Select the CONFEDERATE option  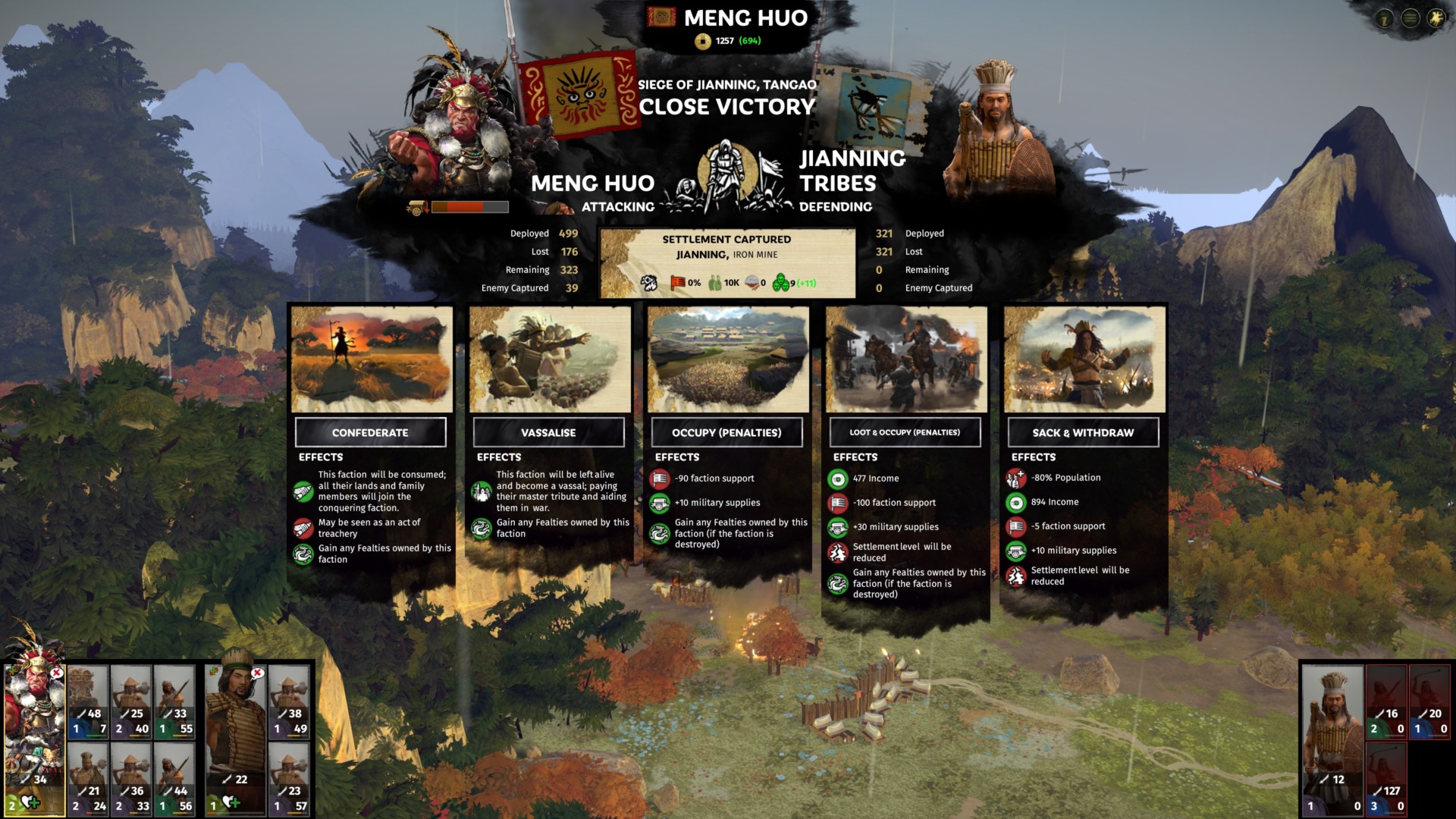point(370,432)
